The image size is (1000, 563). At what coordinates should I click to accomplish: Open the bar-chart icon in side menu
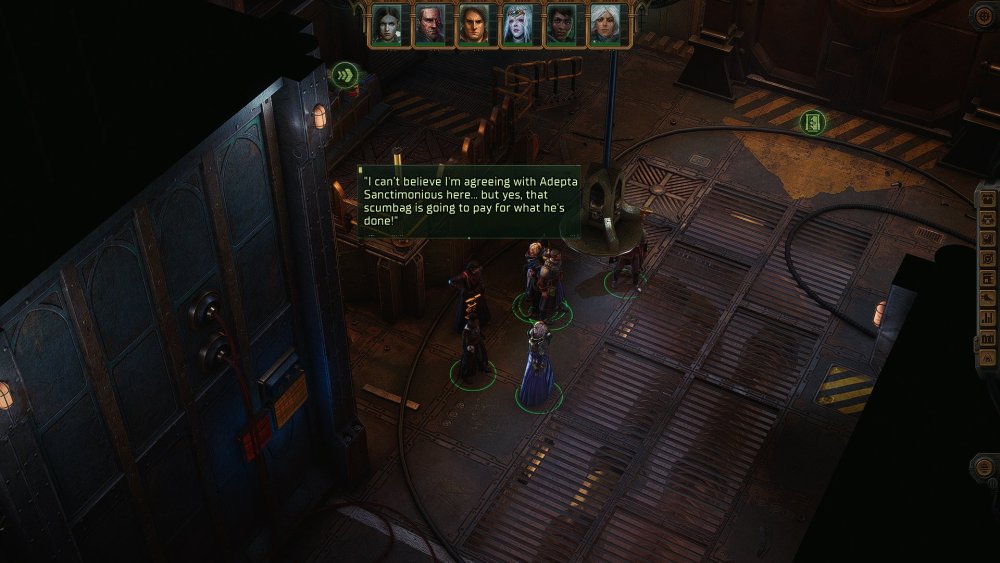tap(988, 317)
